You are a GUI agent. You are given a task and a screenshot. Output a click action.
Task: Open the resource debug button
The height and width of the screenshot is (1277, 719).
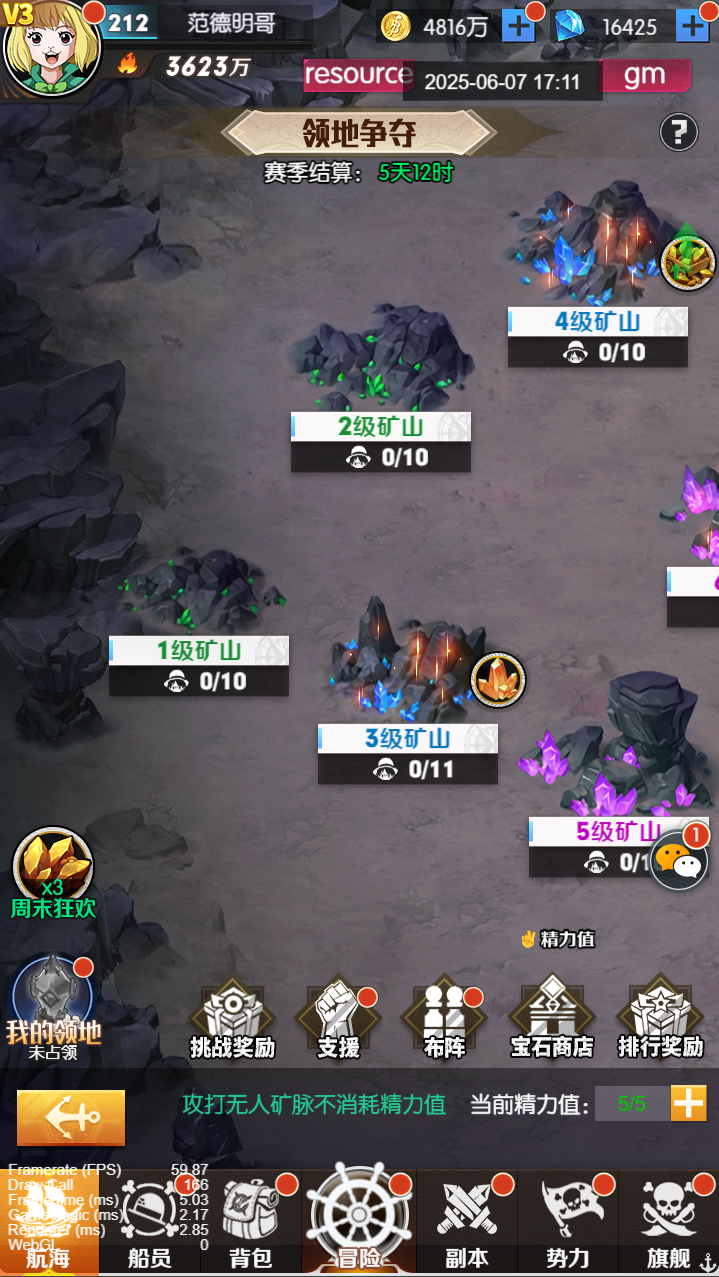(355, 75)
